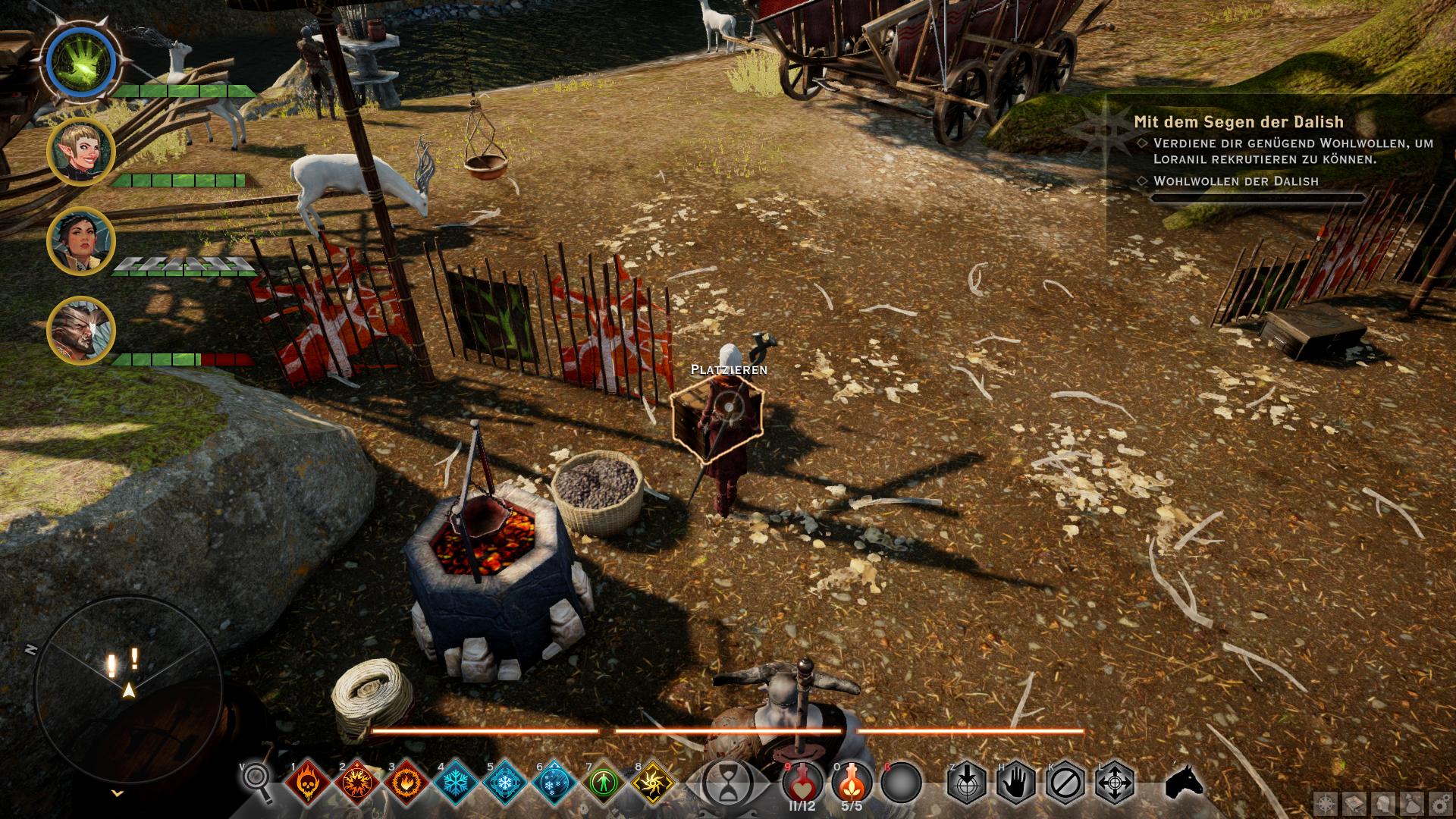Click the move-to-point crosshair arrows icon
The width and height of the screenshot is (1456, 819).
pyautogui.click(x=1115, y=782)
